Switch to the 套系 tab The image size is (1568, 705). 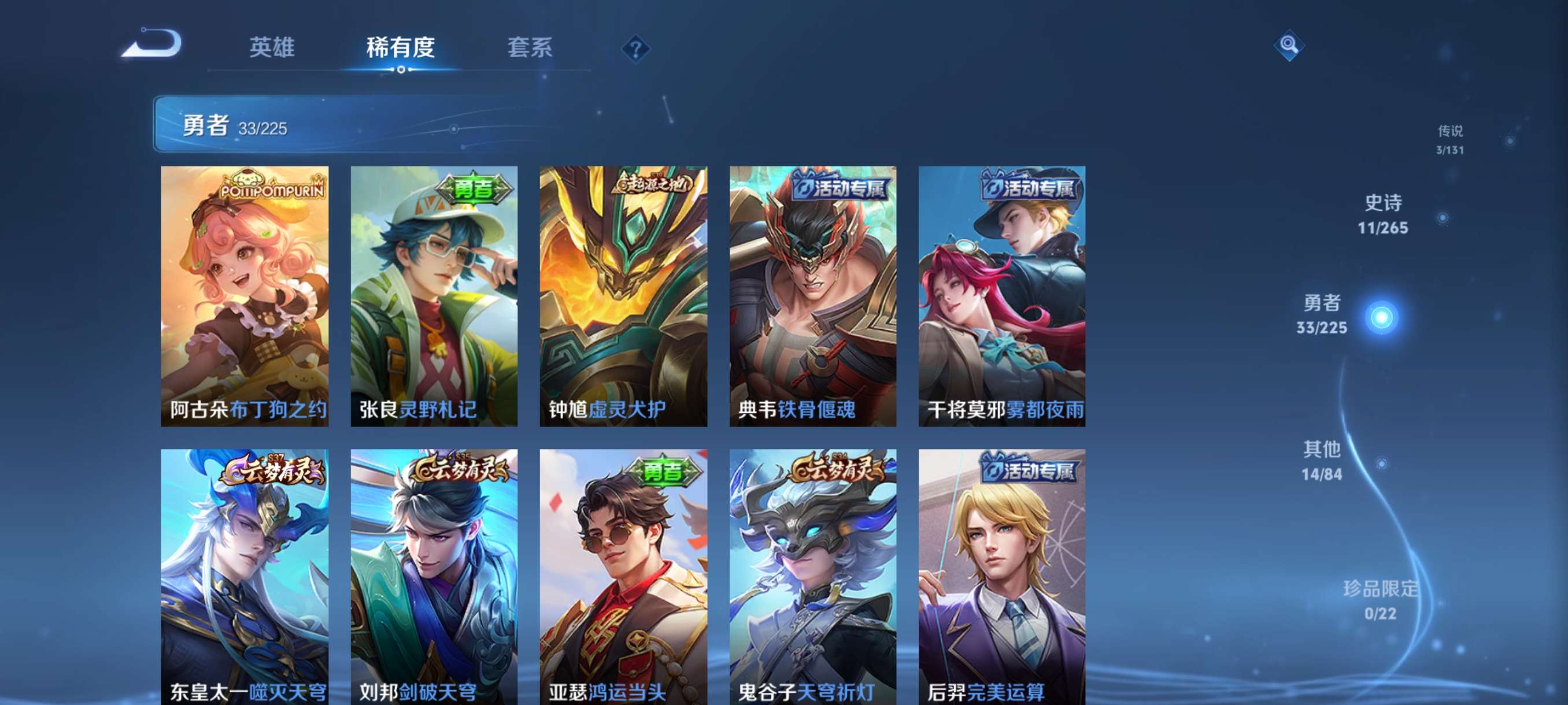[x=529, y=49]
